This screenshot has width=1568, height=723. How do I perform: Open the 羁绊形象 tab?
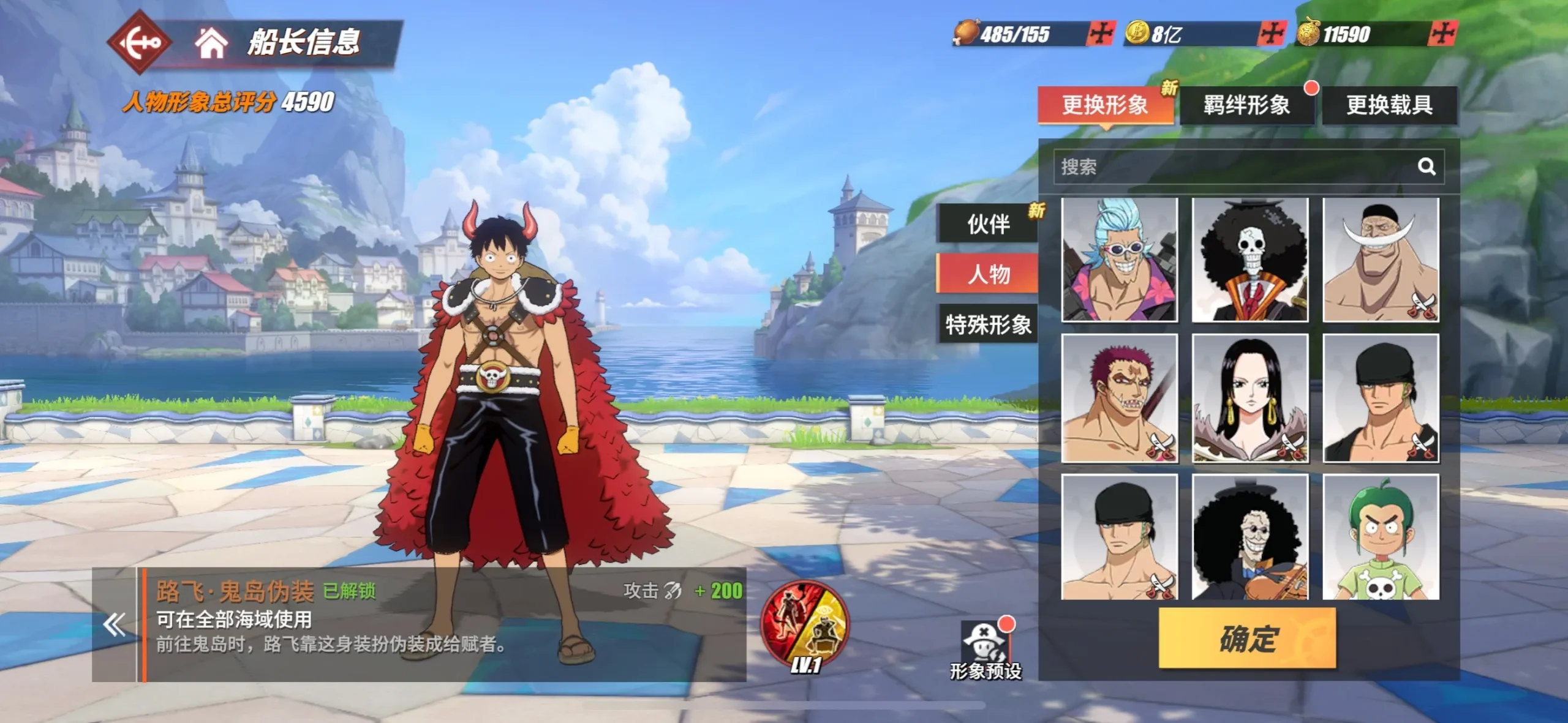1246,105
